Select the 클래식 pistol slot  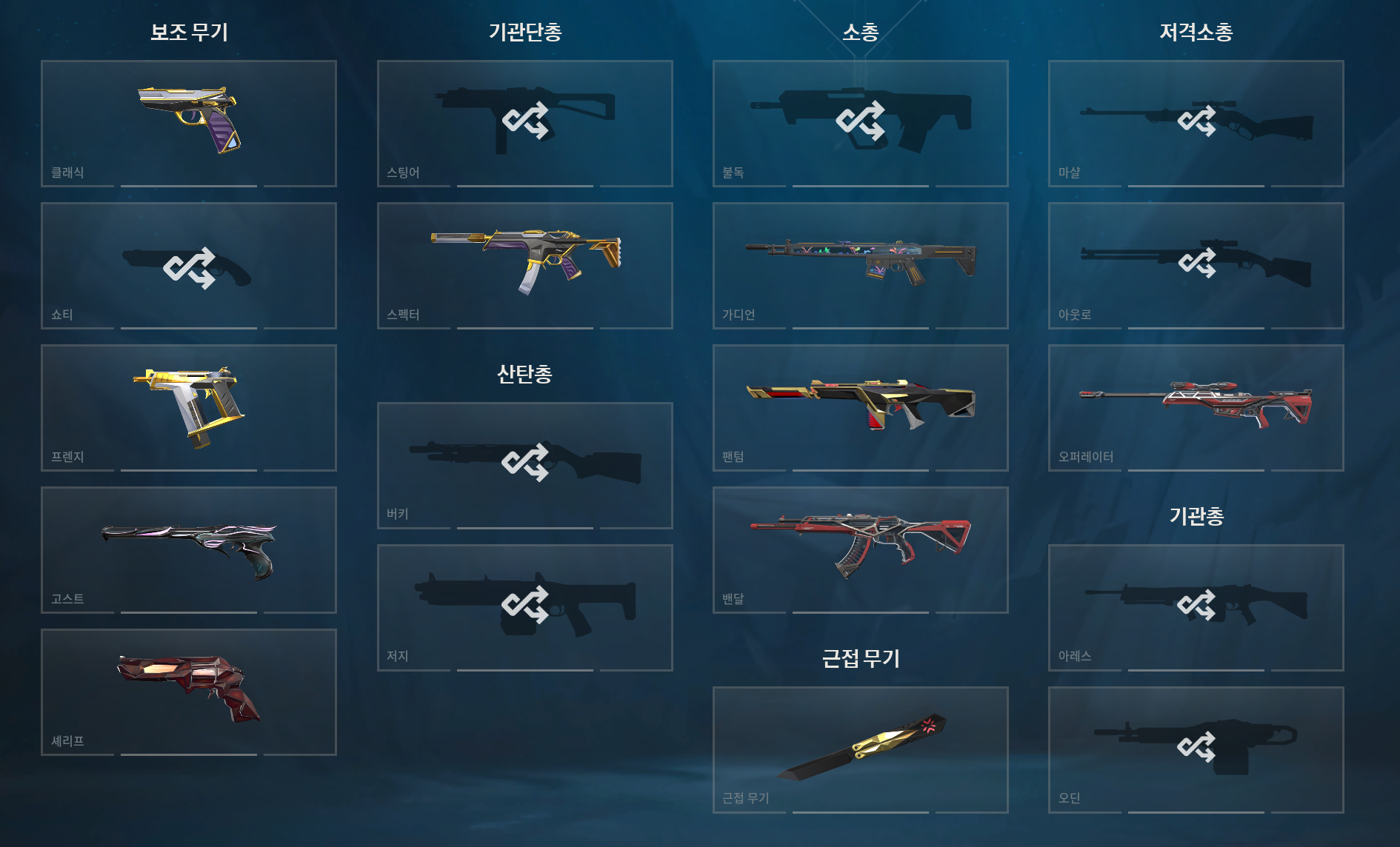tap(189, 123)
